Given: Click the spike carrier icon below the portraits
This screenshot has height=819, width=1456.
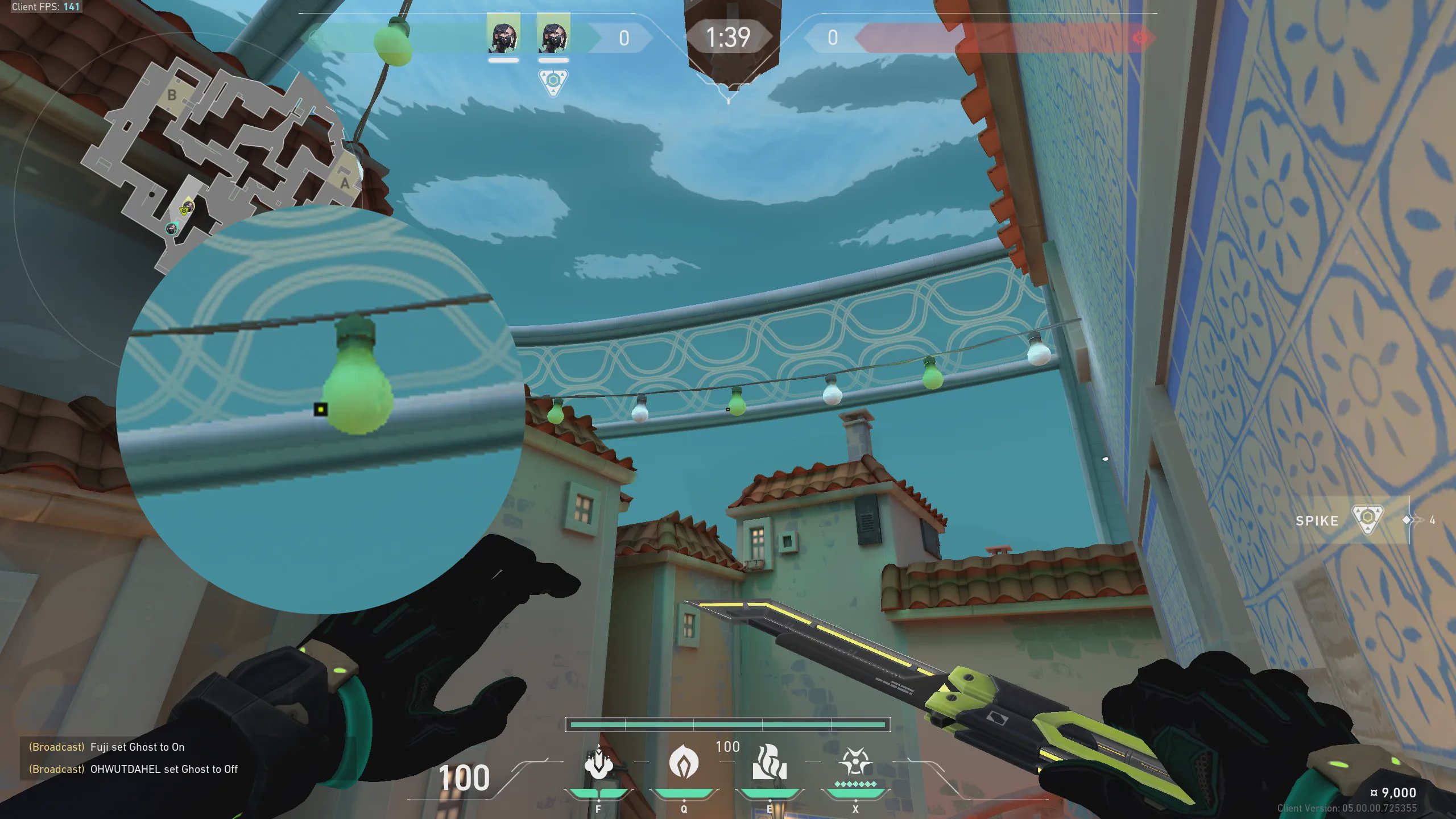Looking at the screenshot, I should (553, 81).
